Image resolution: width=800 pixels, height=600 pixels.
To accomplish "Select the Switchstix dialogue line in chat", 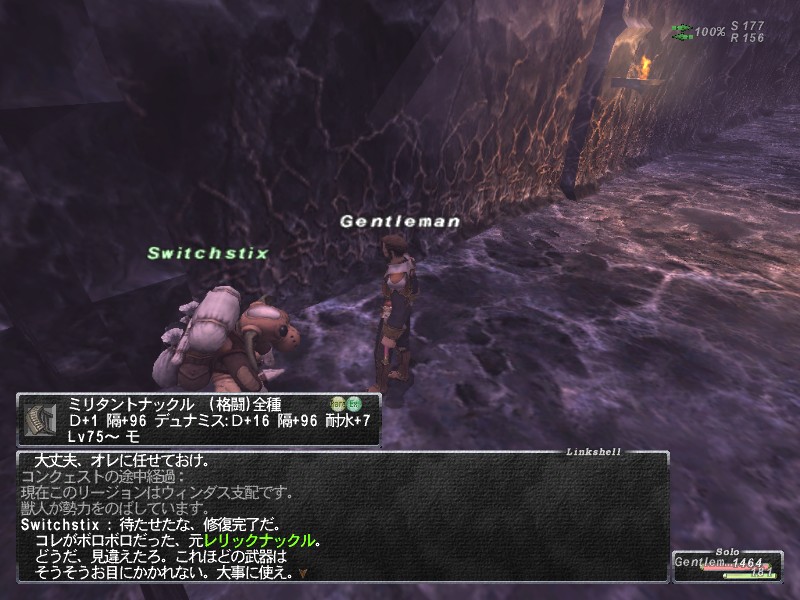I will point(162,523).
